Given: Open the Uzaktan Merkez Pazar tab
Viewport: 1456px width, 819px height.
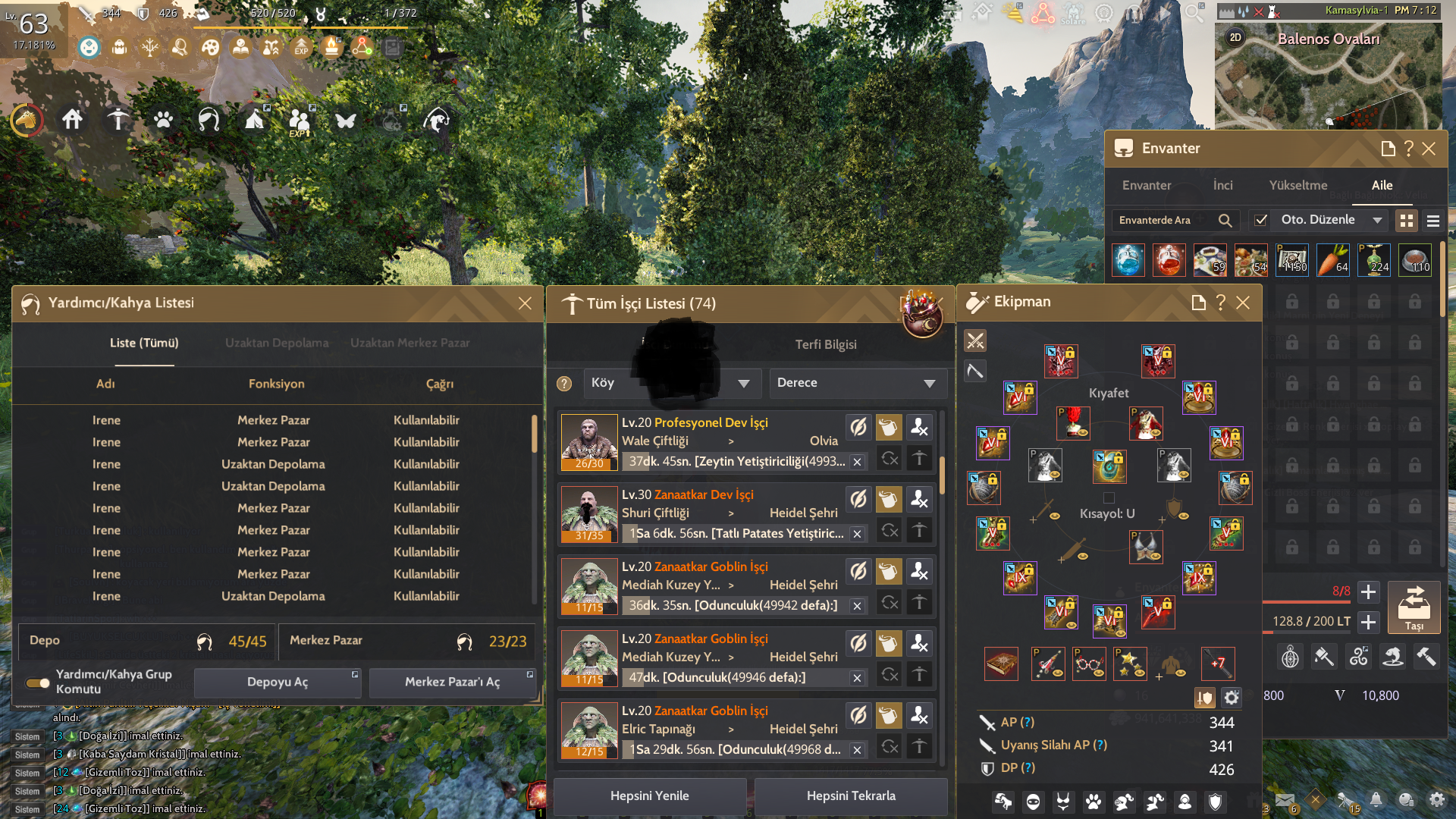Looking at the screenshot, I should [409, 343].
